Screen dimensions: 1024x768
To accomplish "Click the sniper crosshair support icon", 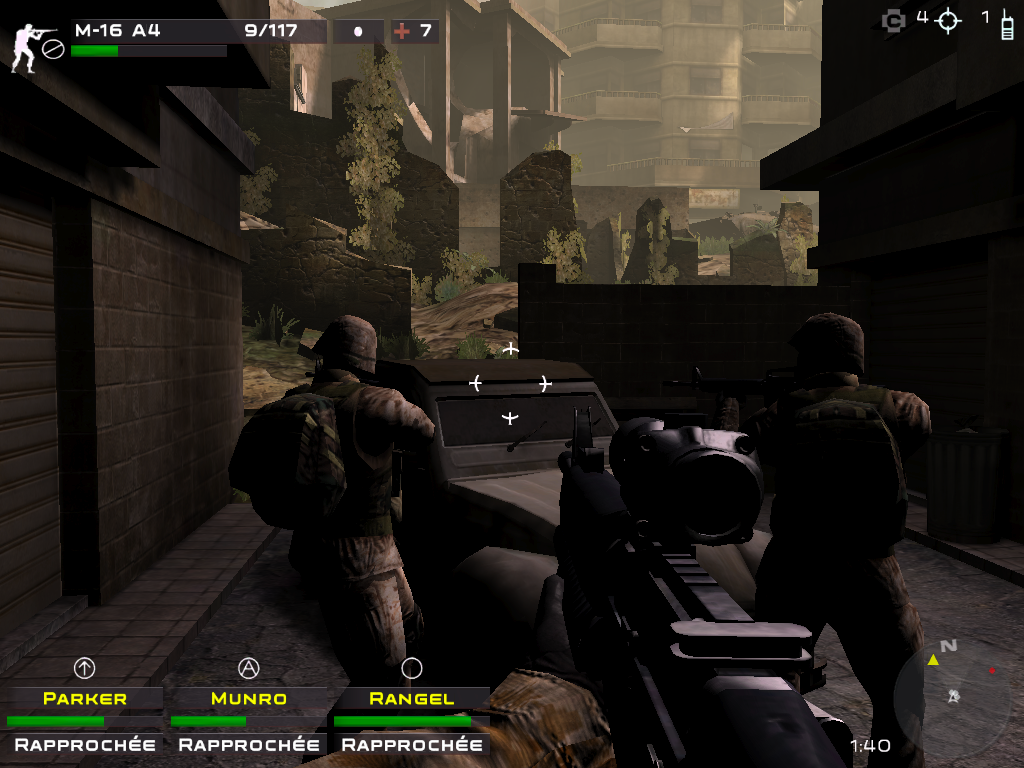I will (947, 20).
